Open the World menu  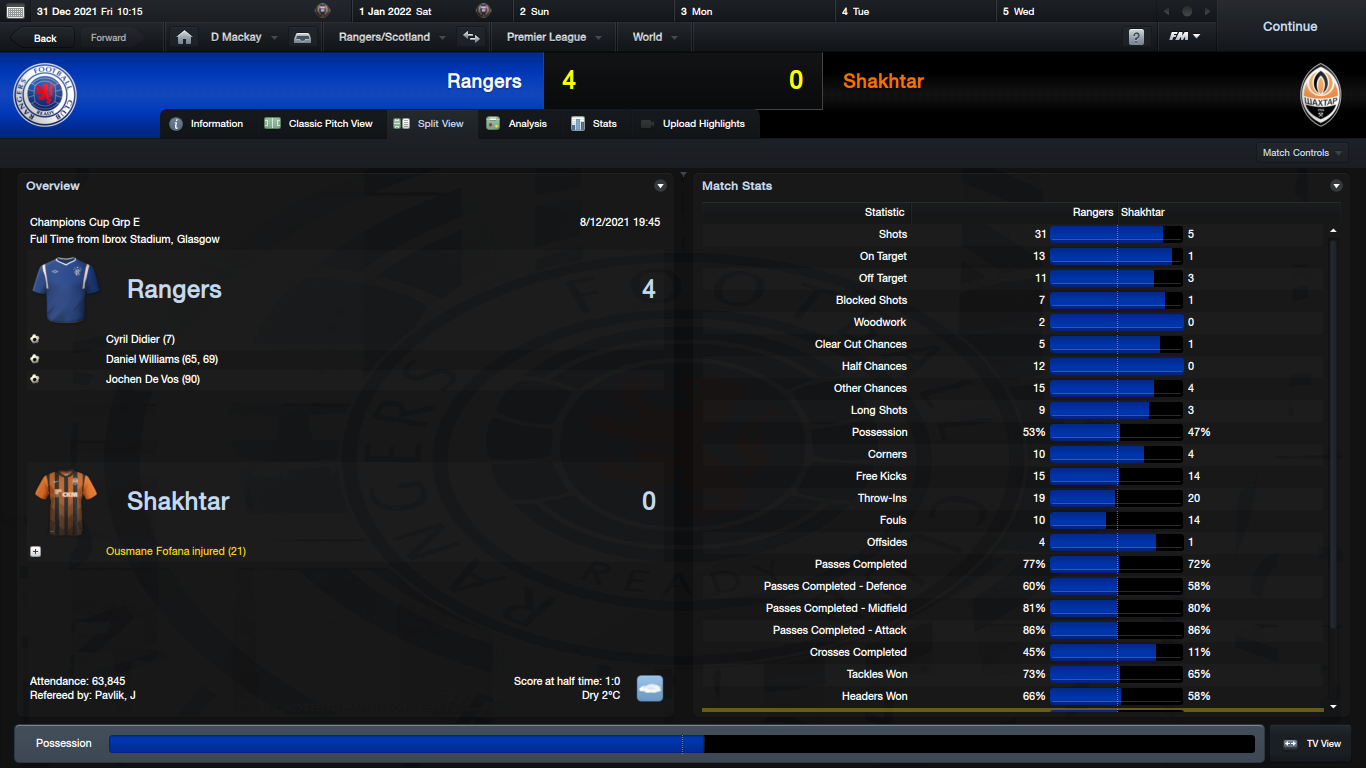pyautogui.click(x=654, y=37)
